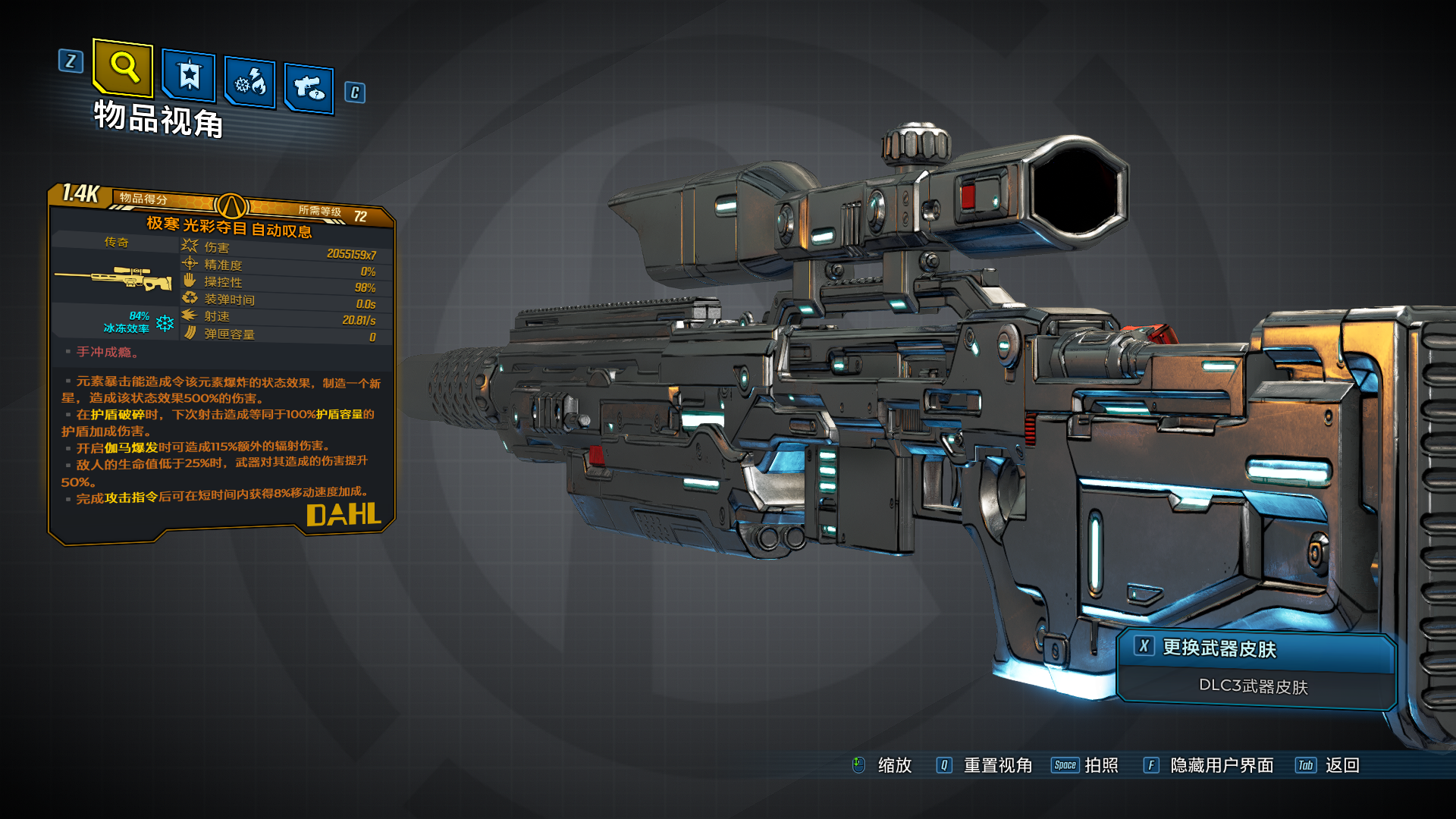Select the magnifying glass item view tab
Image resolution: width=1456 pixels, height=819 pixels.
pos(123,67)
